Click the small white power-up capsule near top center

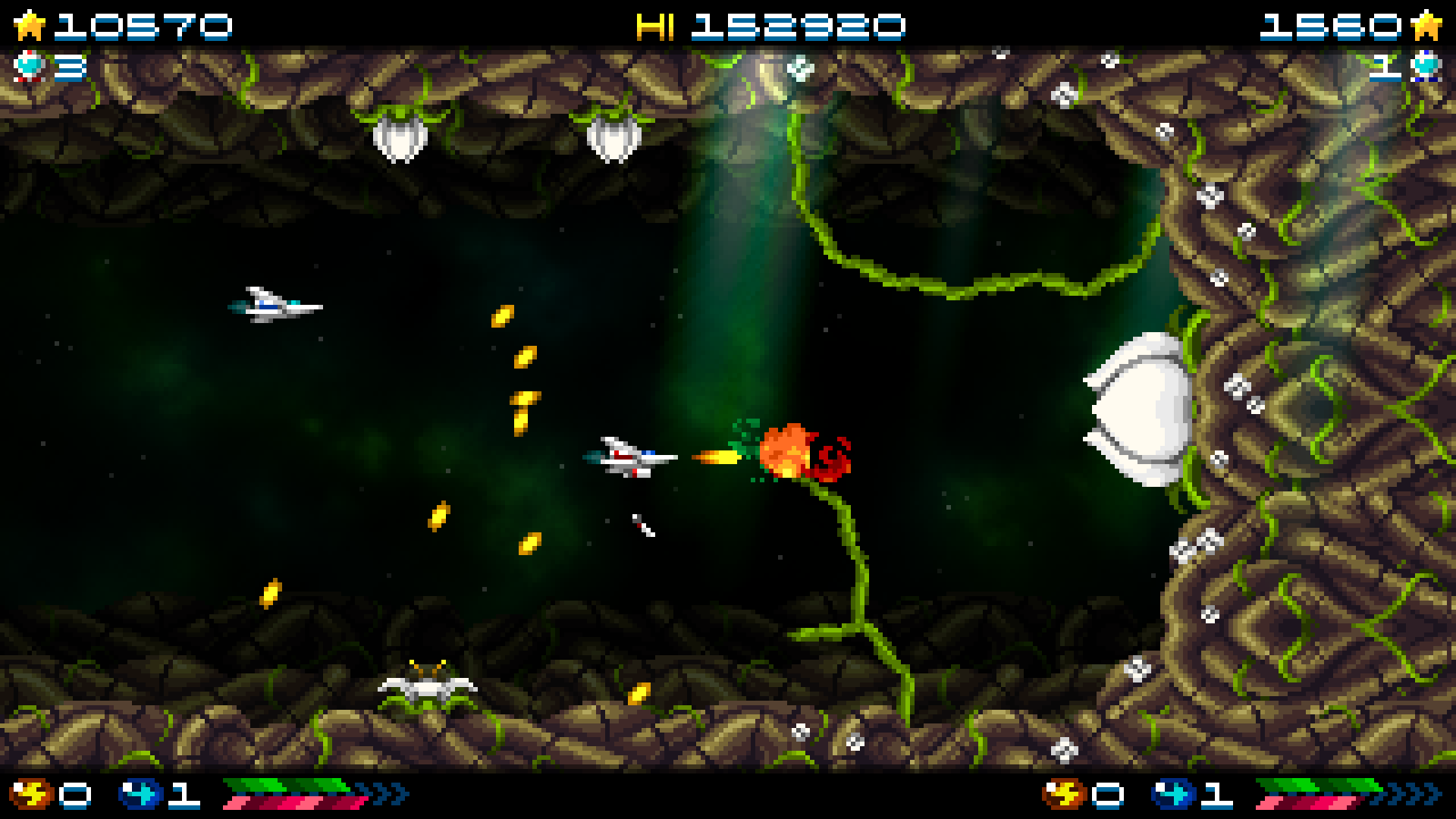(799, 70)
